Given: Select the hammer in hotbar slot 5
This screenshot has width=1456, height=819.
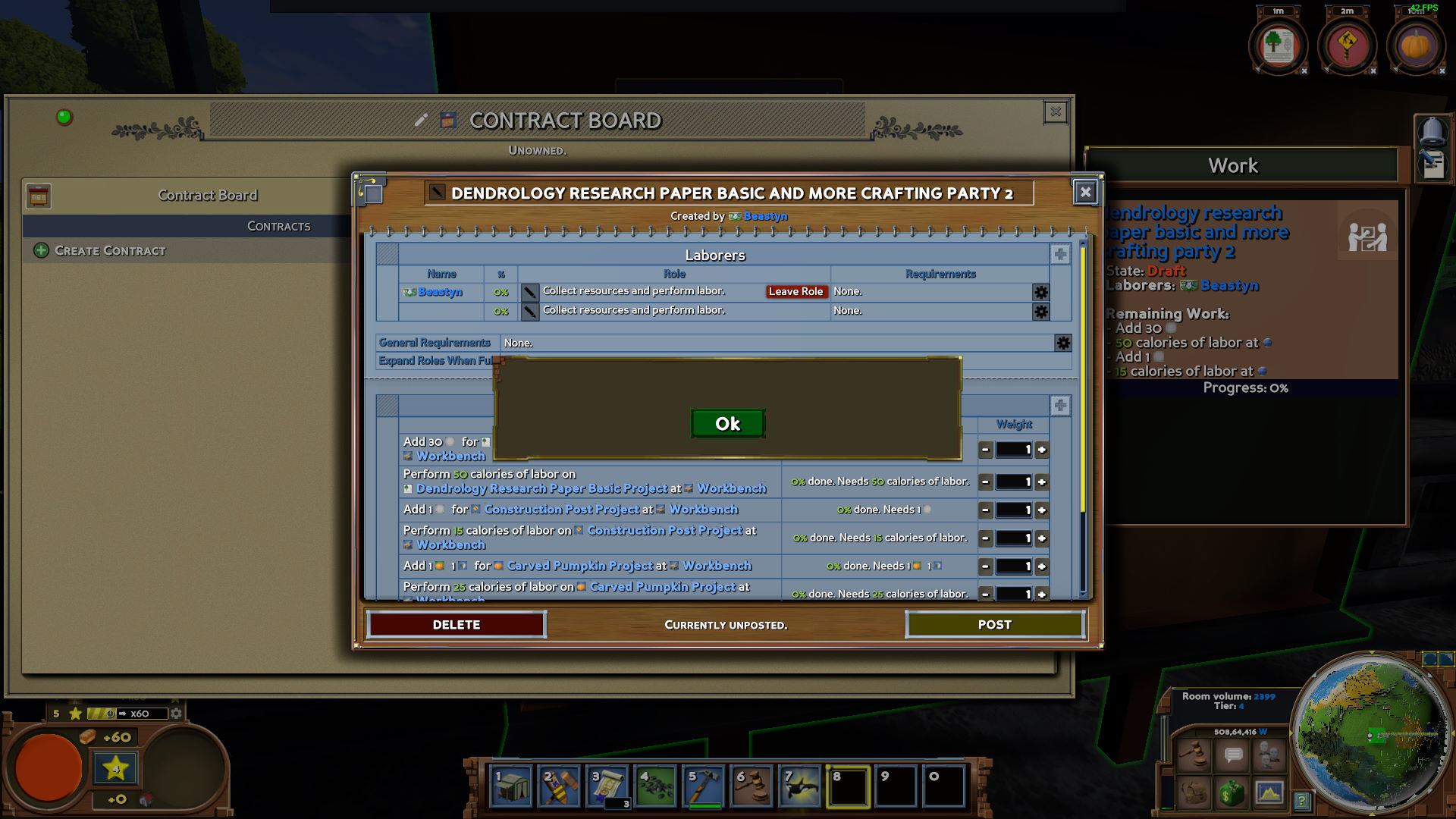Looking at the screenshot, I should pos(704,786).
